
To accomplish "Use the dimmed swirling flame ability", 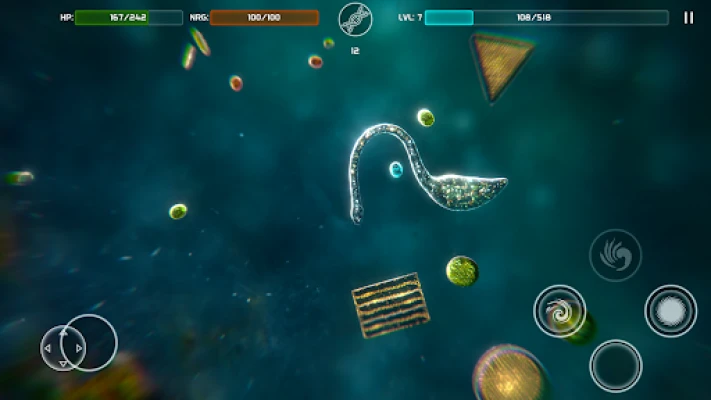I will tap(614, 255).
